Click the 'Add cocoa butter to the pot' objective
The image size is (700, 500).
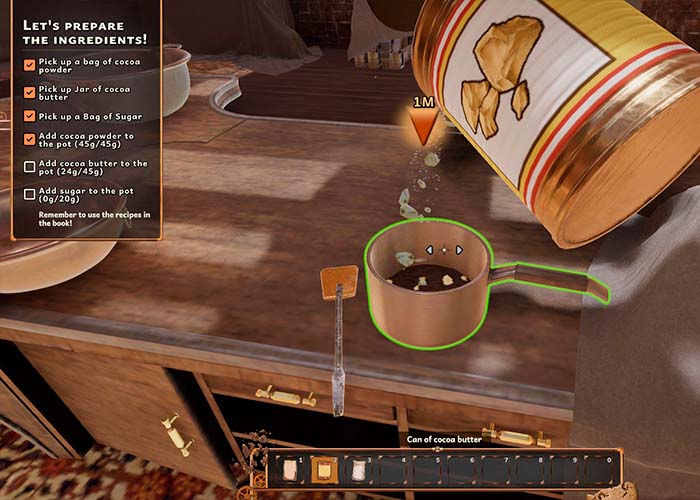pyautogui.click(x=91, y=167)
